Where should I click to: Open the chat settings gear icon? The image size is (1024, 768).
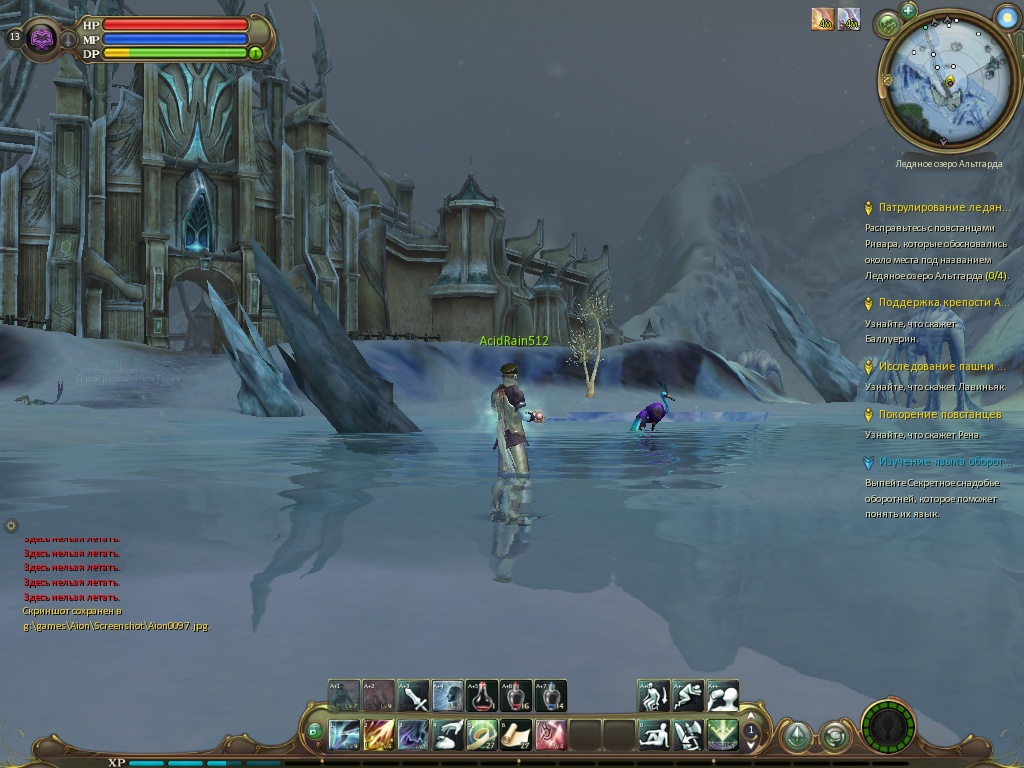11,525
